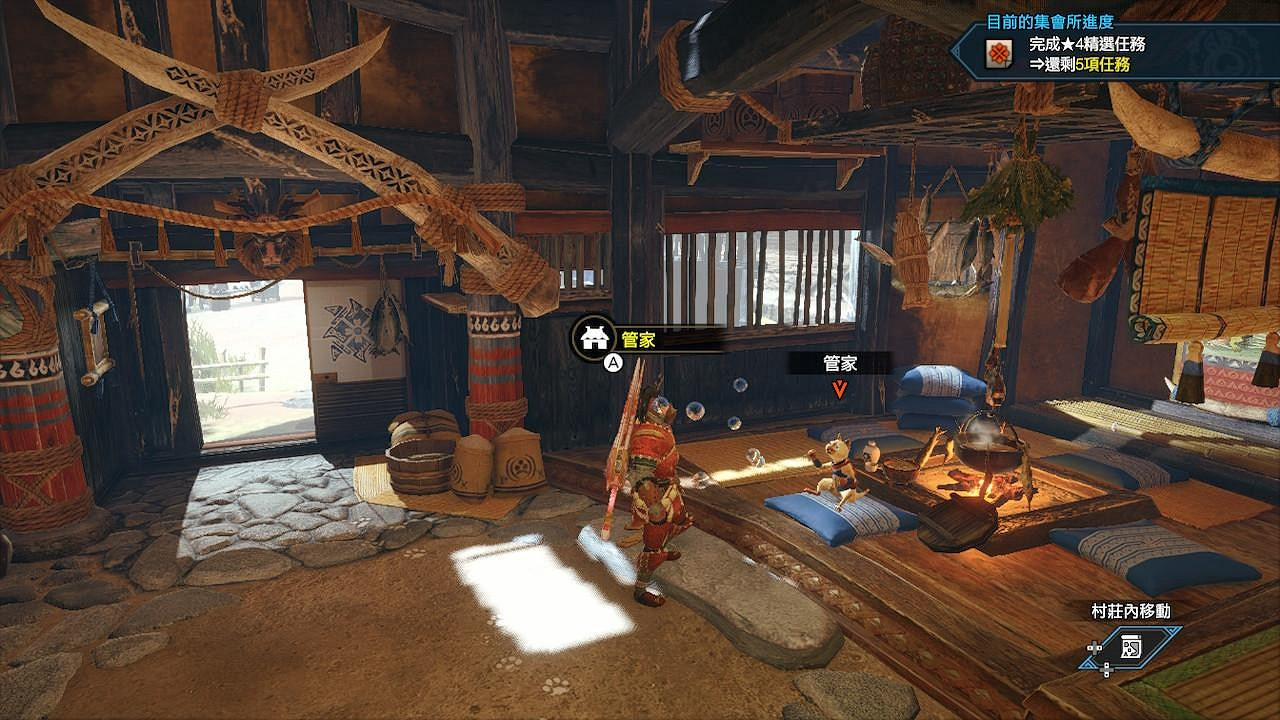Click the blue diamond frame around map icon
Viewport: 1280px width, 720px height.
[1130, 646]
